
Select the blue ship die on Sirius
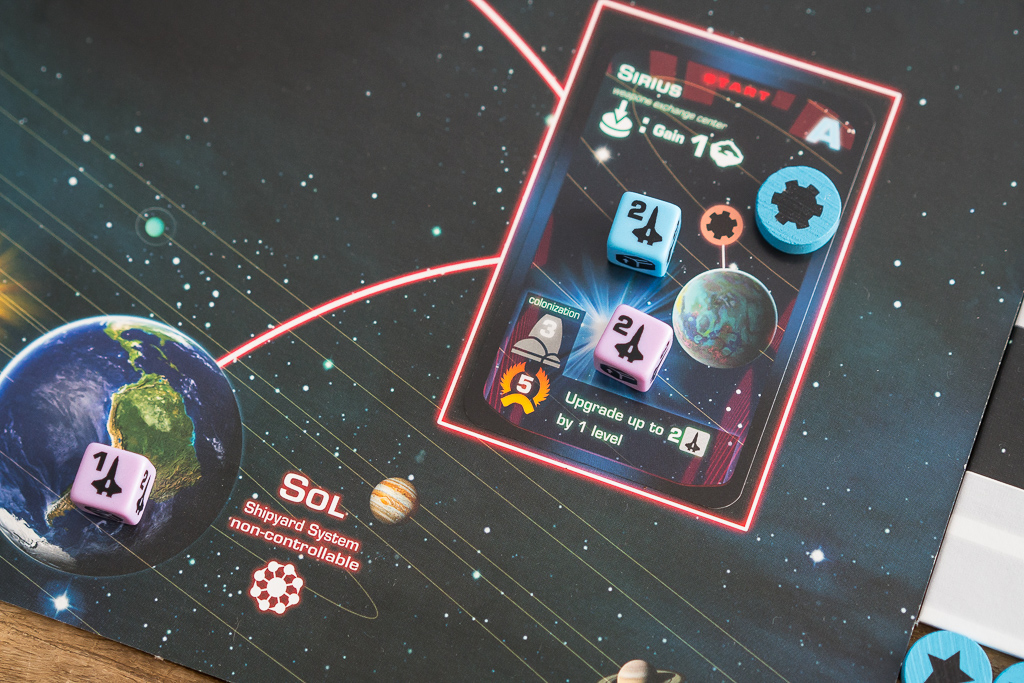(x=643, y=232)
